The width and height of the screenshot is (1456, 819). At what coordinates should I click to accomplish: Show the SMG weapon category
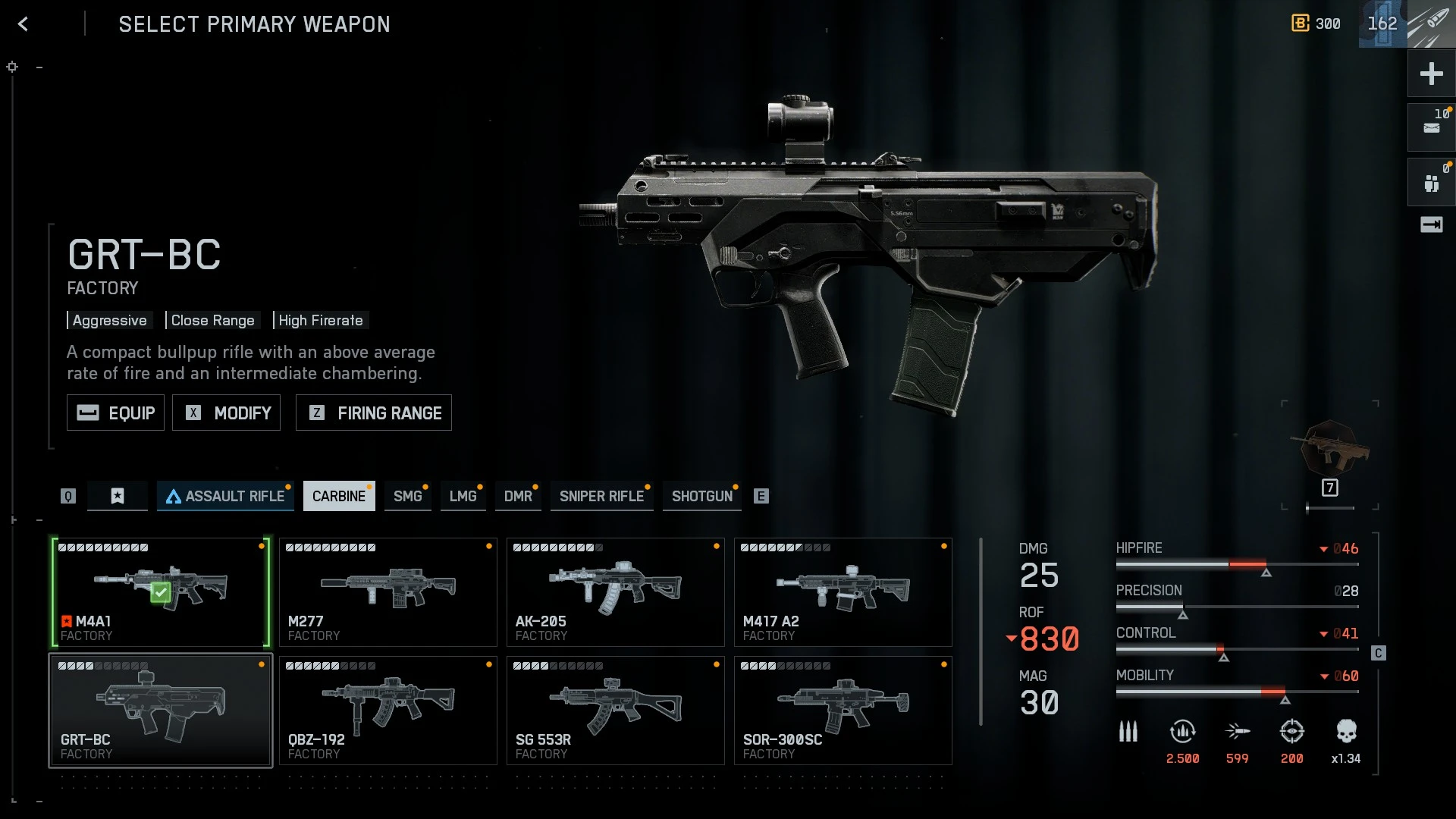tap(407, 496)
